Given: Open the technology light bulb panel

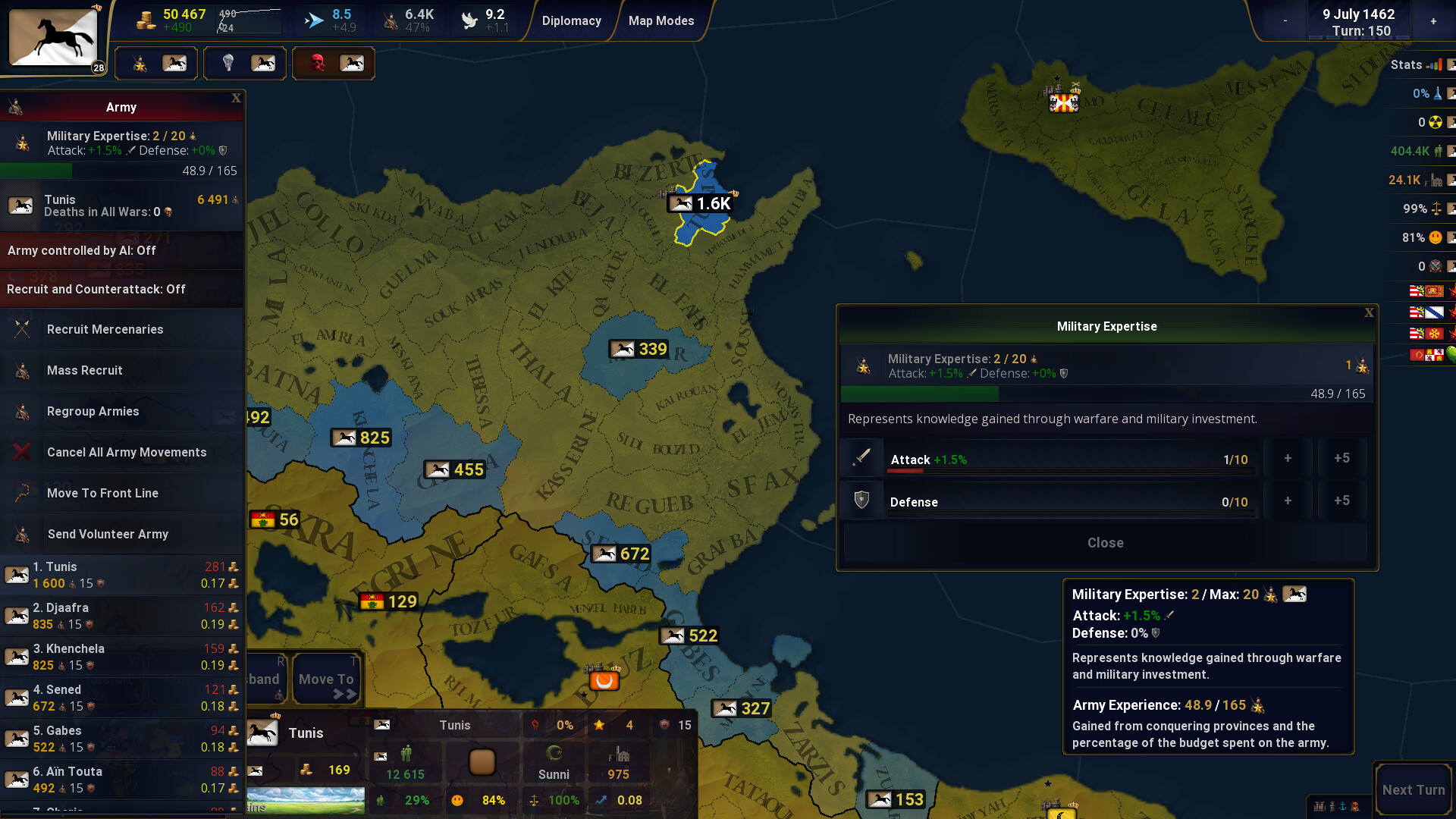Looking at the screenshot, I should click(x=227, y=64).
